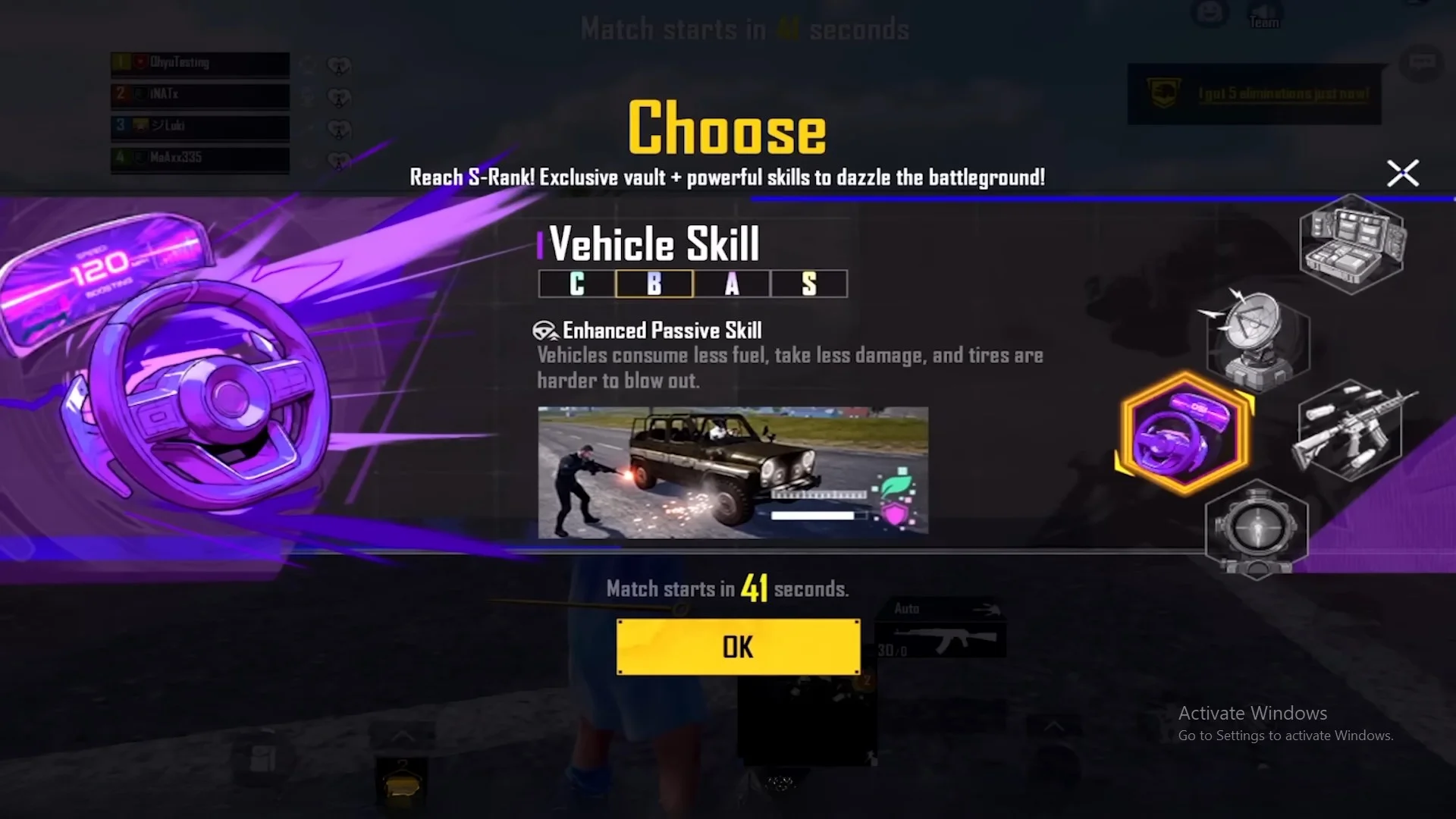Click the AKM weapon slot icon

(940, 641)
